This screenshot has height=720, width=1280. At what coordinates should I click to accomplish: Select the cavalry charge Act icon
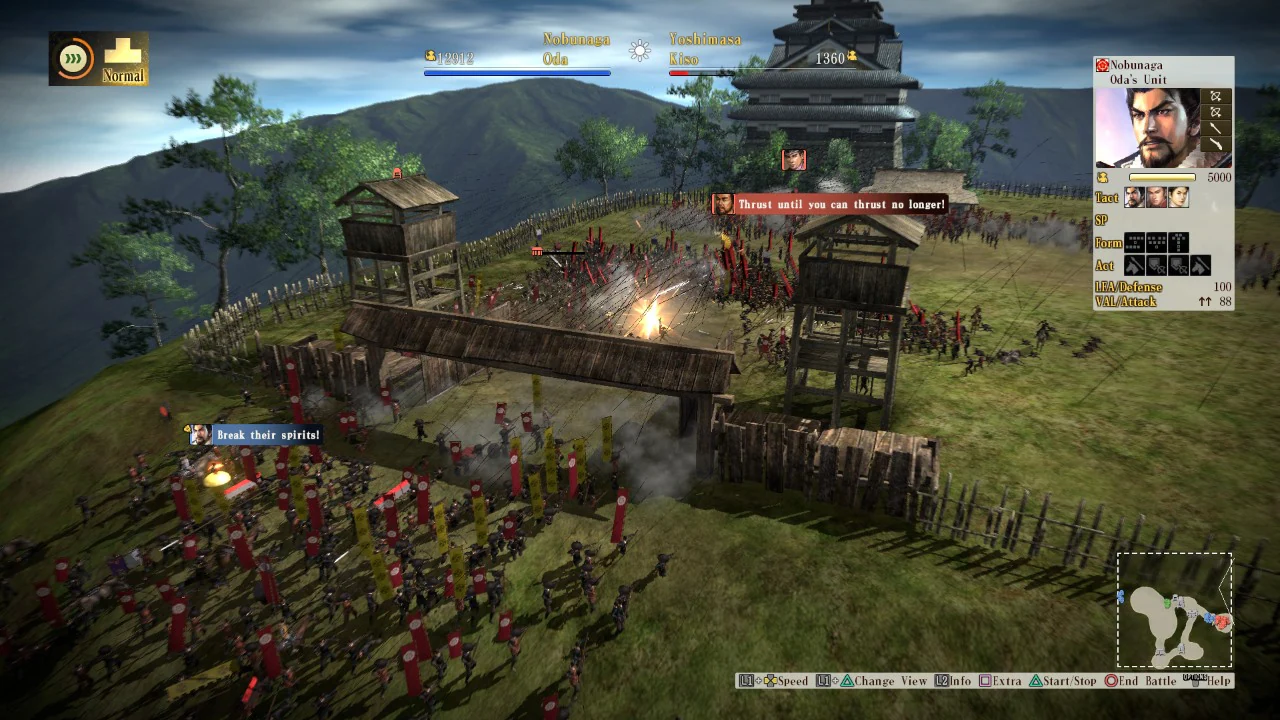pyautogui.click(x=1134, y=265)
